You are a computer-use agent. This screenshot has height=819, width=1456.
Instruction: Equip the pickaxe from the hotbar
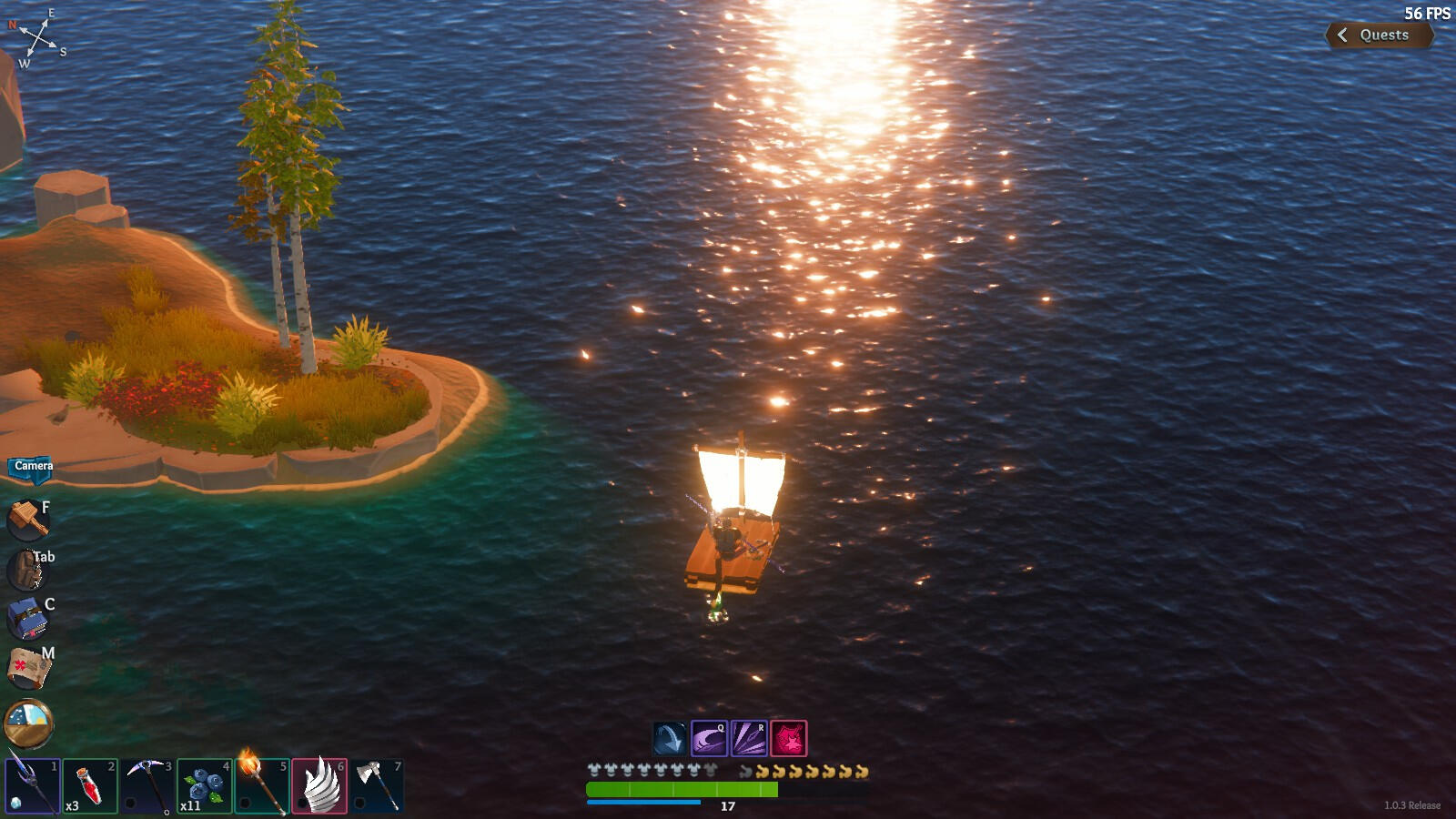[147, 785]
